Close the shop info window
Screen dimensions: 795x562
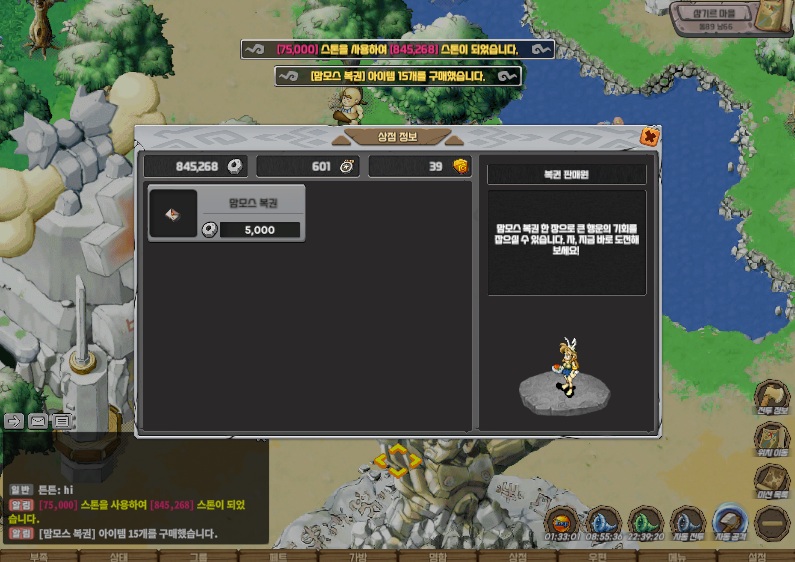(650, 137)
